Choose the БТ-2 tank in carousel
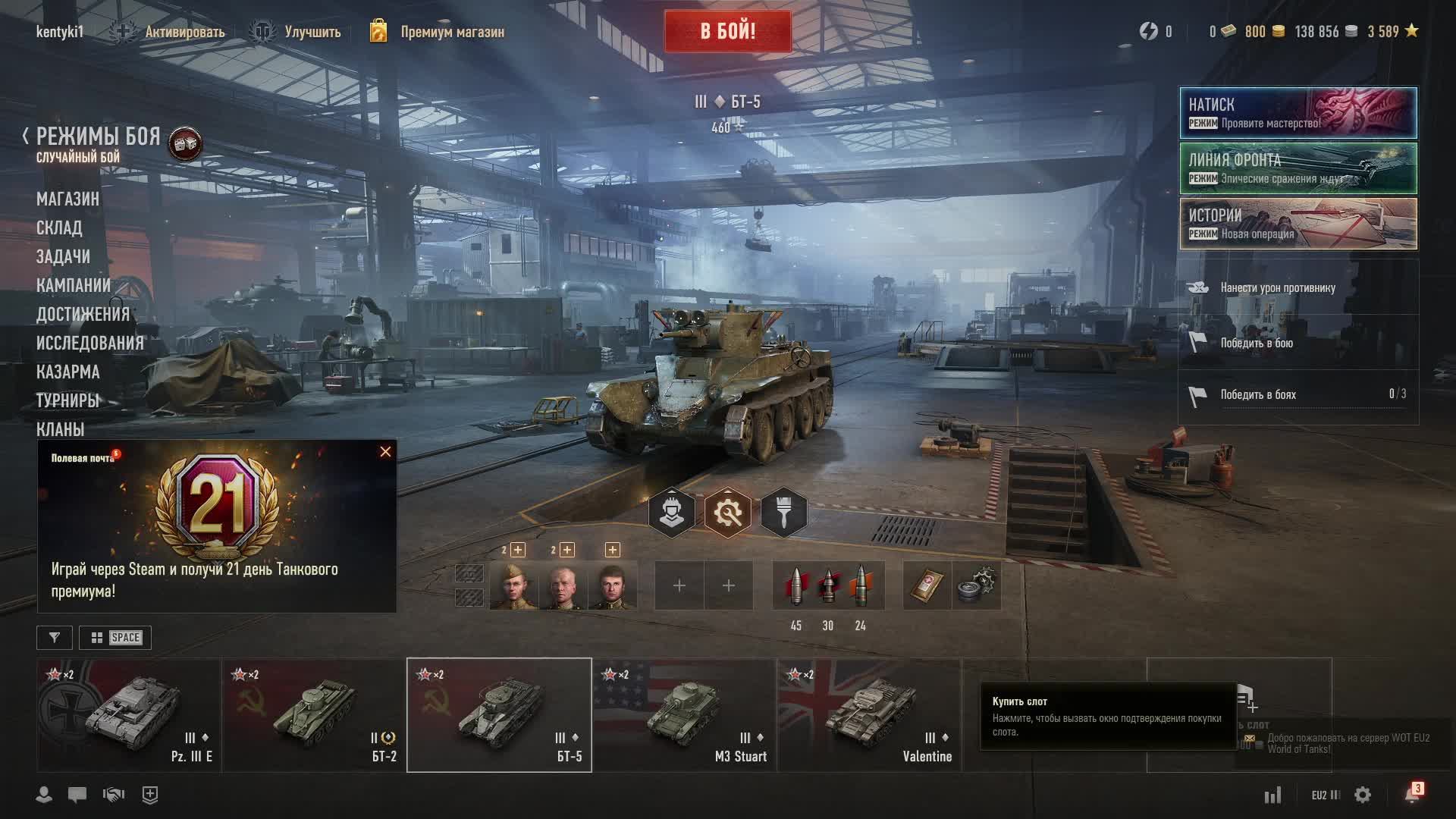1456x819 pixels. [314, 715]
